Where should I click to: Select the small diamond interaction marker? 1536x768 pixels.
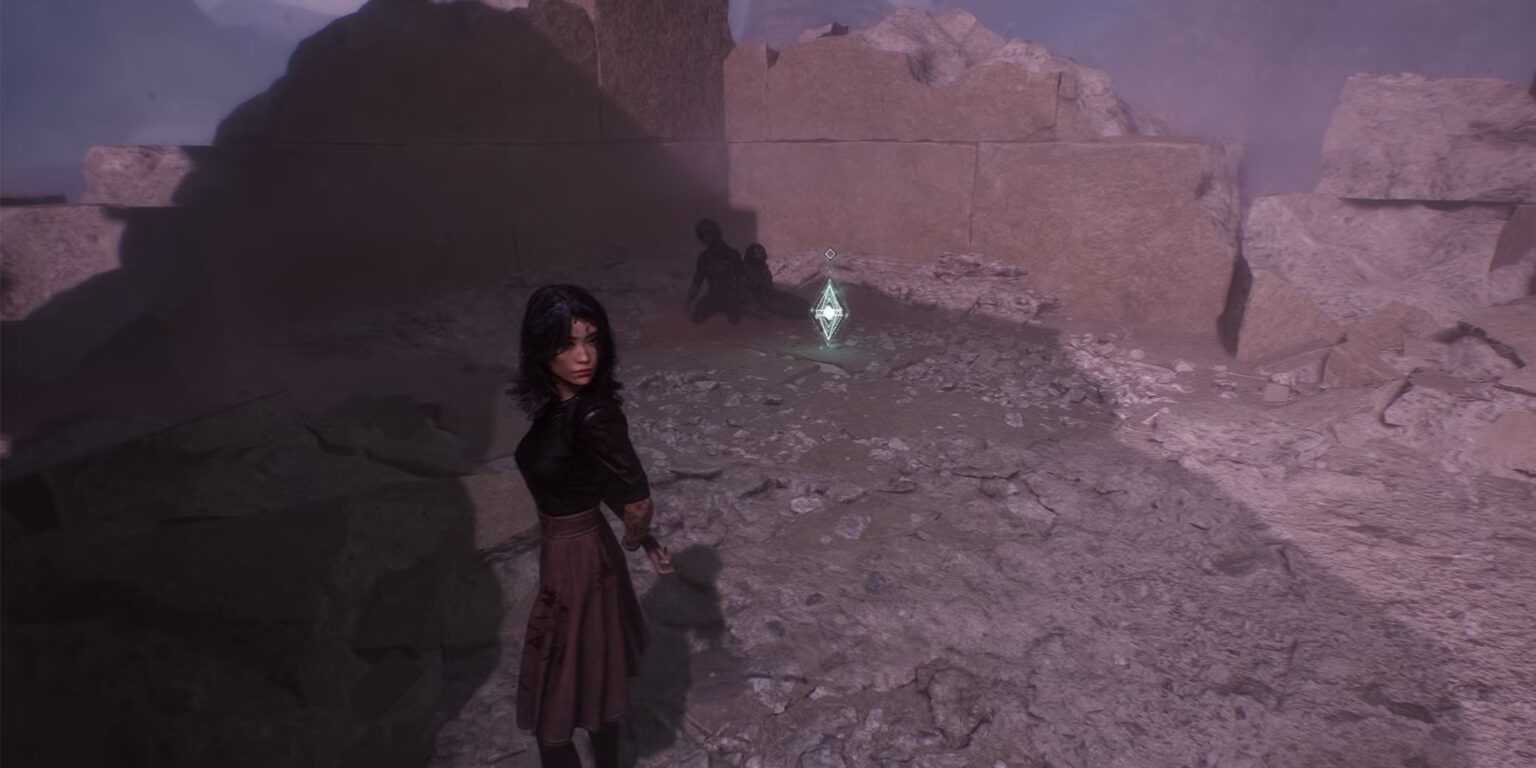(829, 254)
